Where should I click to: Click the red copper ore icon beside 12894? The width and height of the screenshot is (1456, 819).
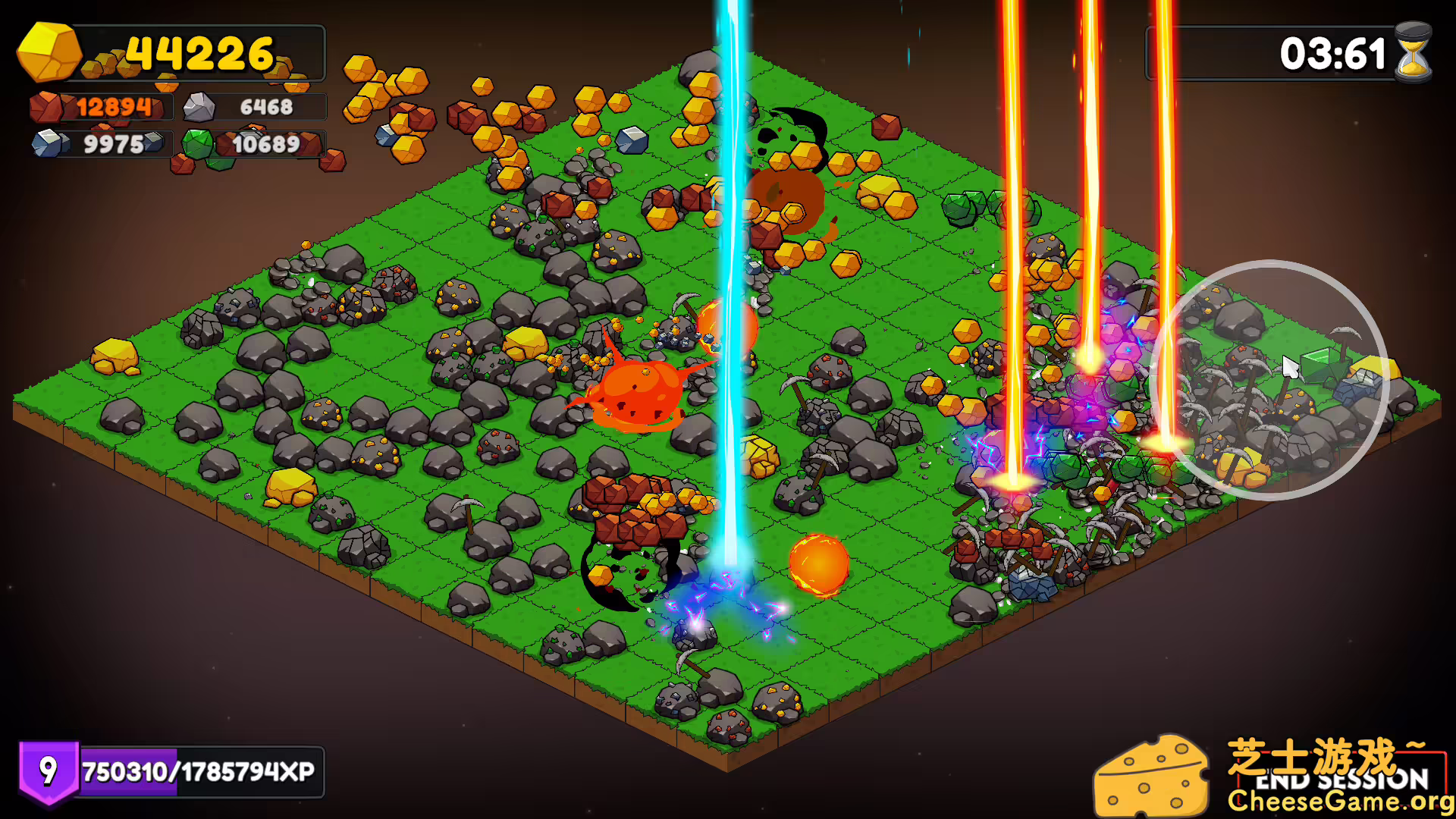47,106
